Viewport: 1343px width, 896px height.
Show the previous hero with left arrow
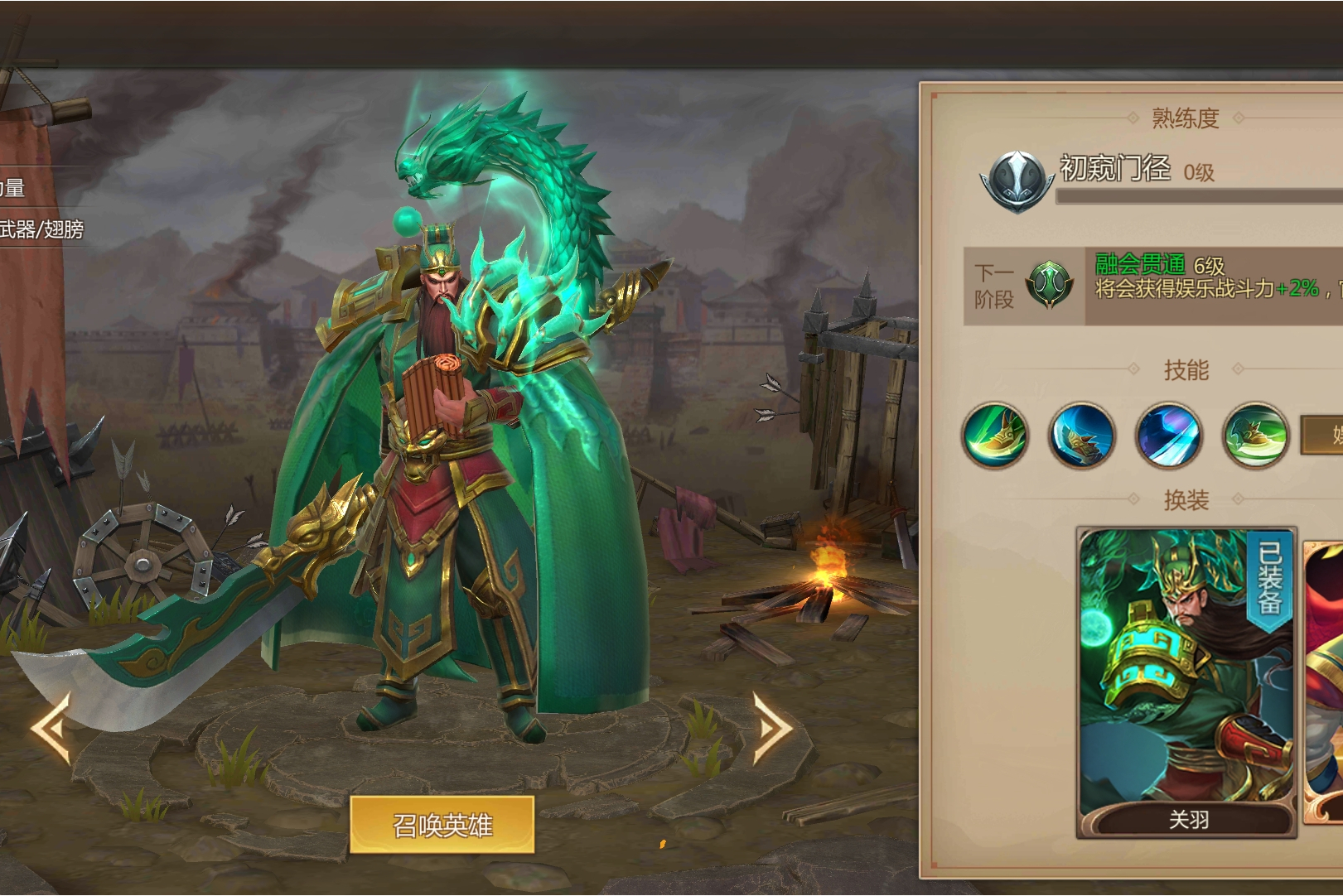(x=51, y=728)
